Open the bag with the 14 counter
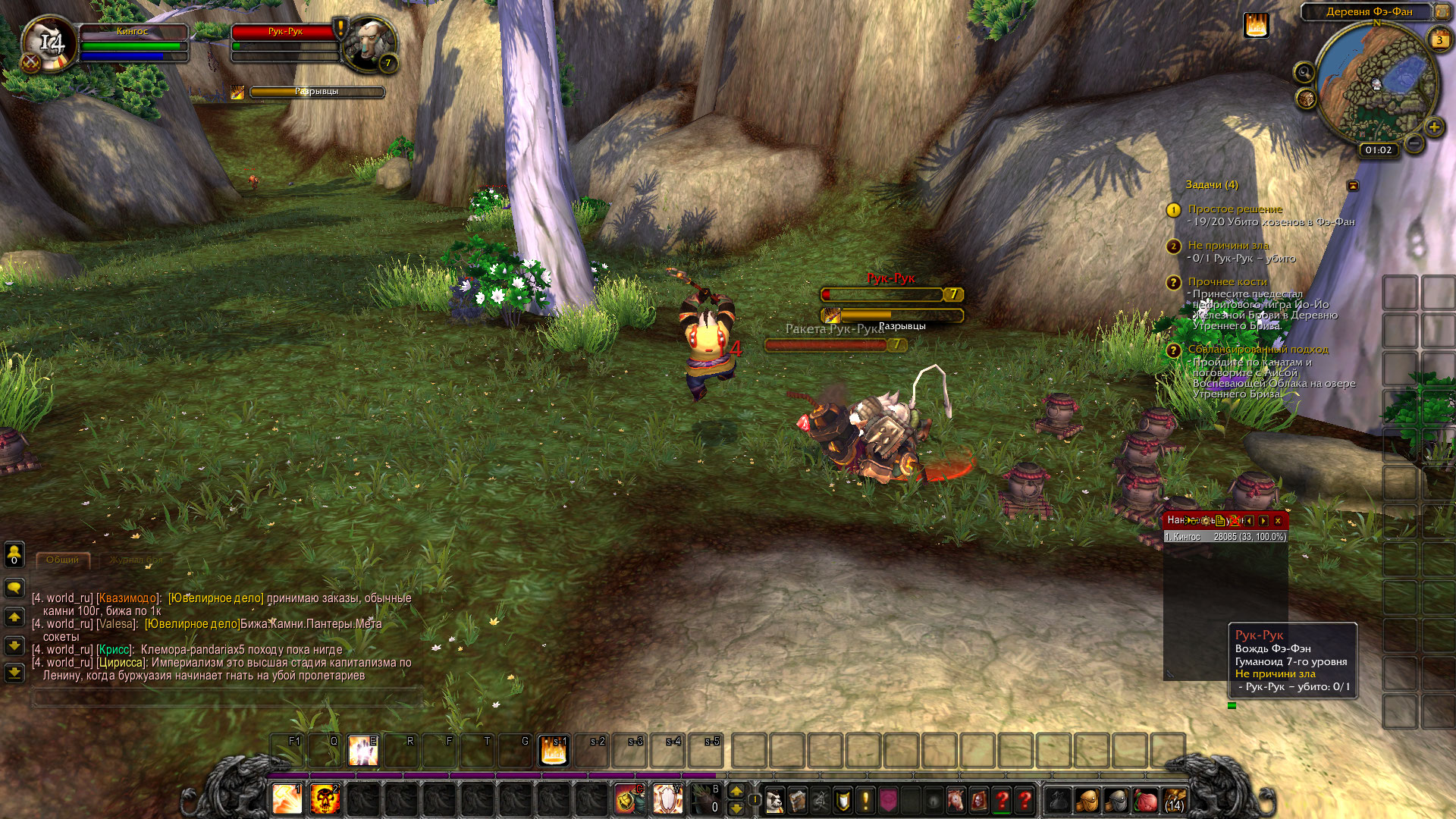Viewport: 1456px width, 819px height. pos(1174,800)
